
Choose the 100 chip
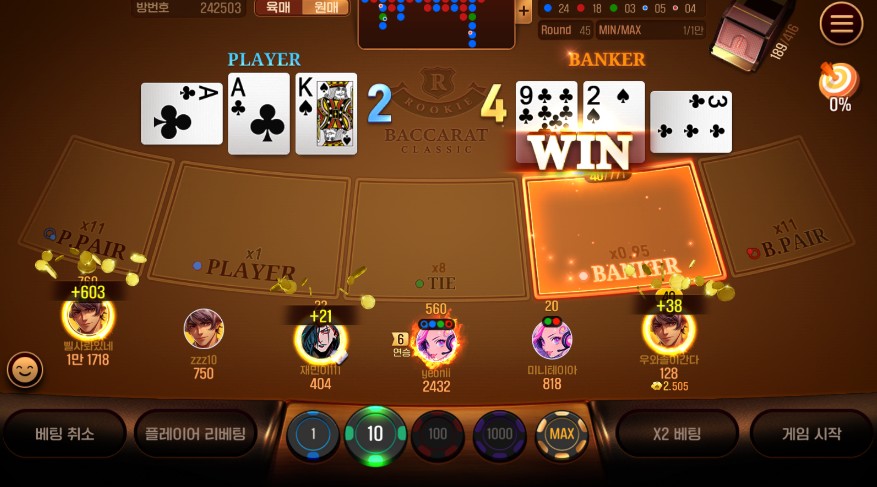pyautogui.click(x=437, y=435)
